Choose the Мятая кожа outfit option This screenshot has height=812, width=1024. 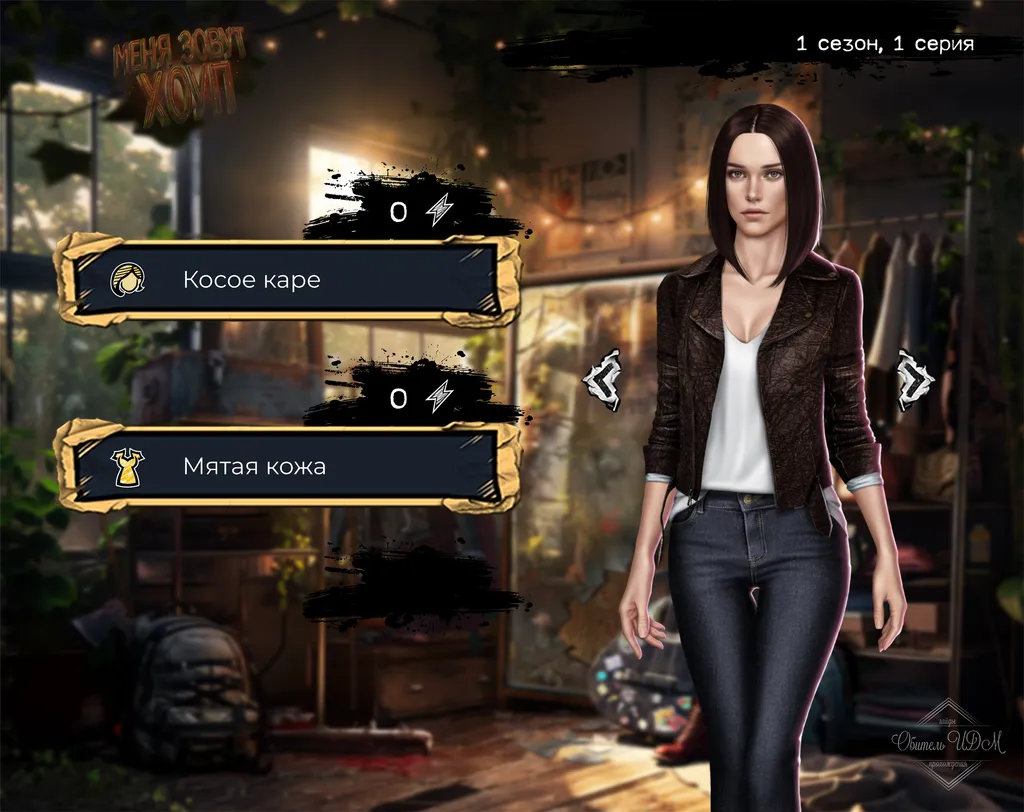pyautogui.click(x=288, y=467)
